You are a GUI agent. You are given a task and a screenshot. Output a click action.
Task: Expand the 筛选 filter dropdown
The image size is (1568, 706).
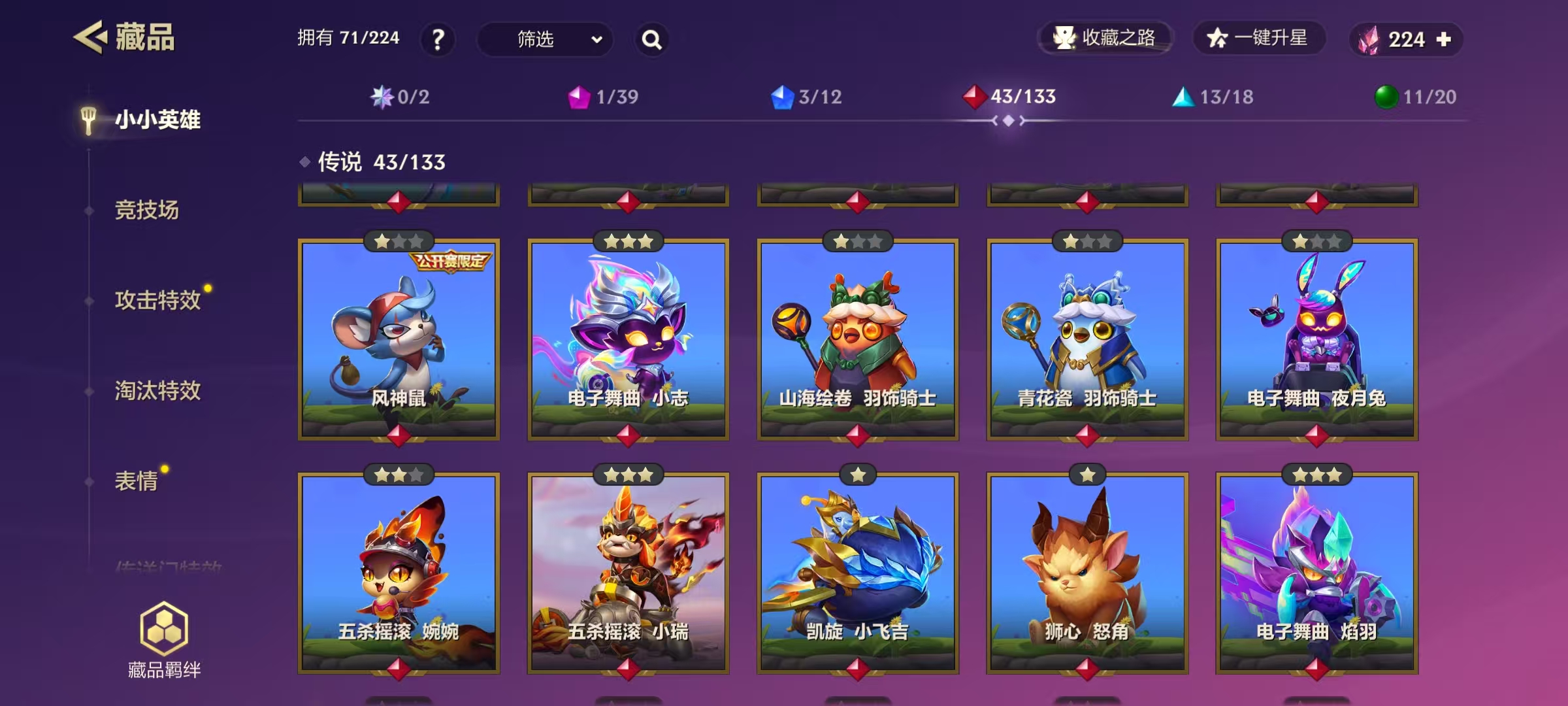point(546,39)
